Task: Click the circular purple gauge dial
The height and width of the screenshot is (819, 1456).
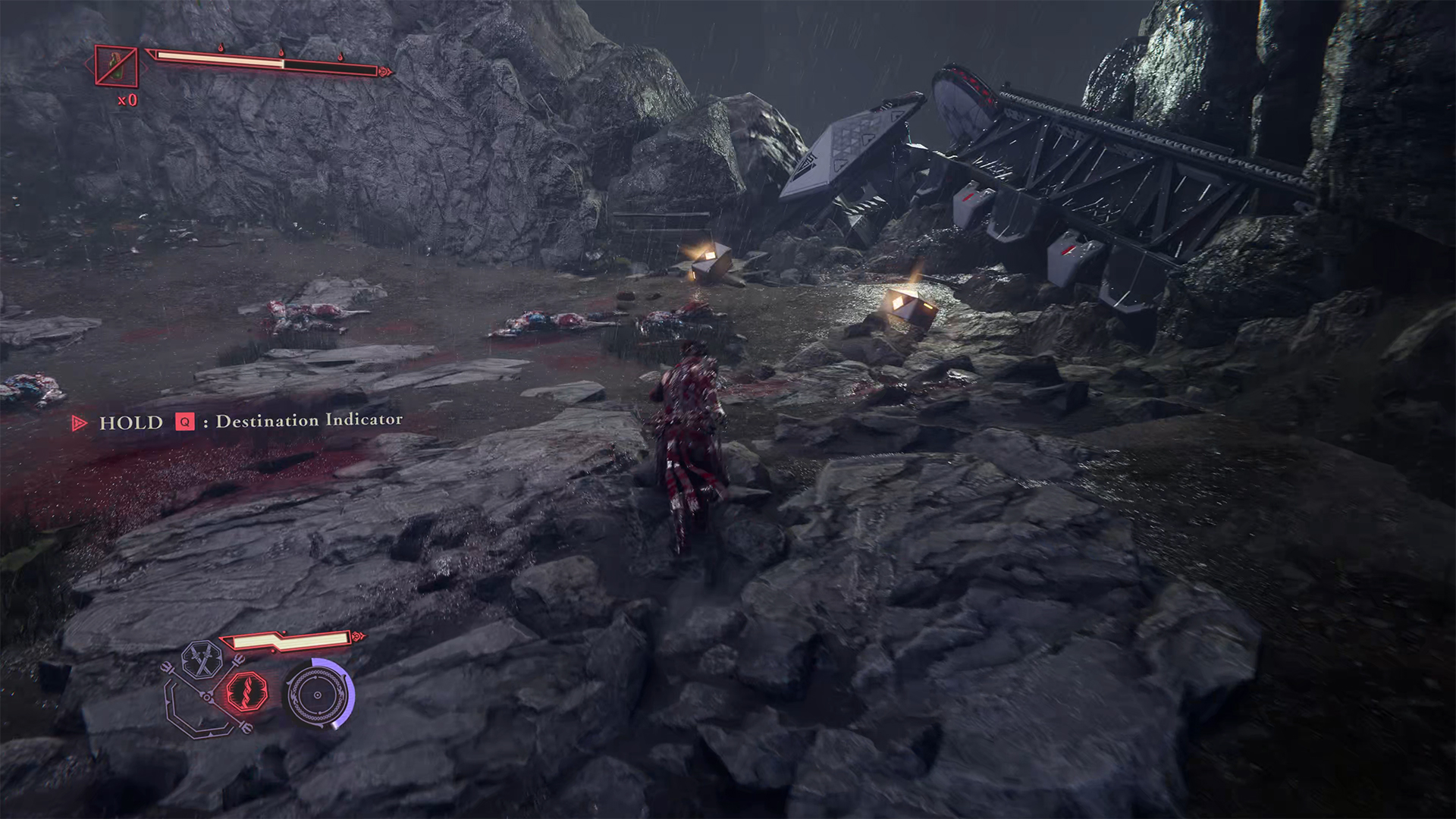Action: tap(317, 694)
